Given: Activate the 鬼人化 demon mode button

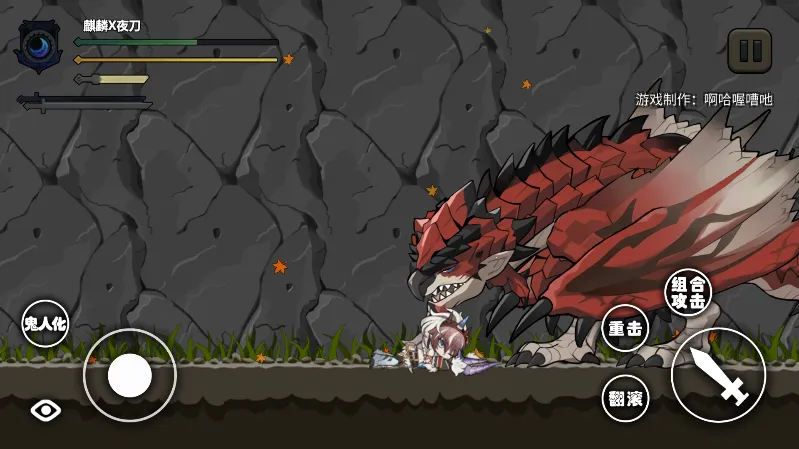Looking at the screenshot, I should tap(45, 323).
